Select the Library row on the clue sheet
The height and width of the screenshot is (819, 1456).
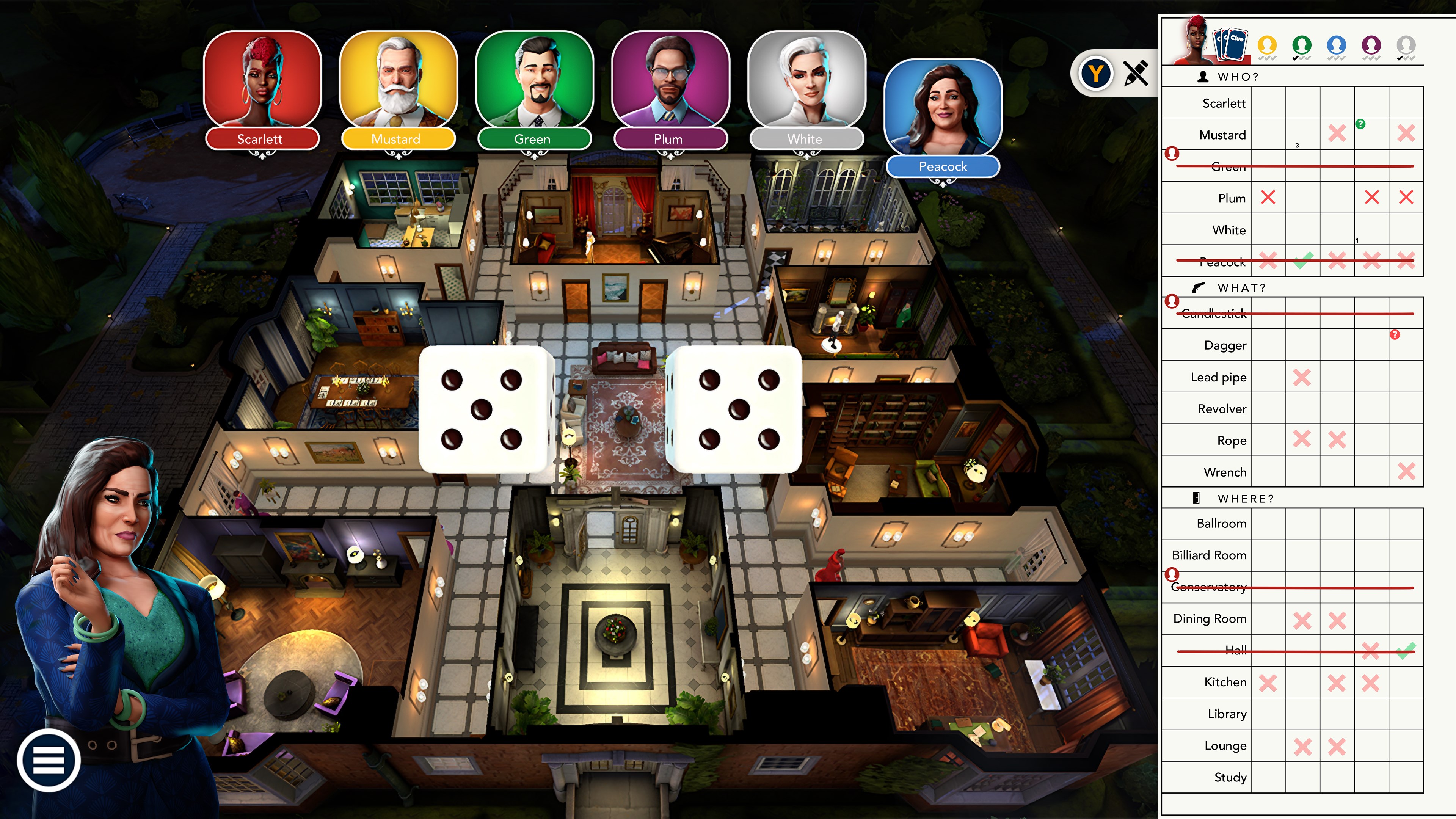click(1227, 714)
